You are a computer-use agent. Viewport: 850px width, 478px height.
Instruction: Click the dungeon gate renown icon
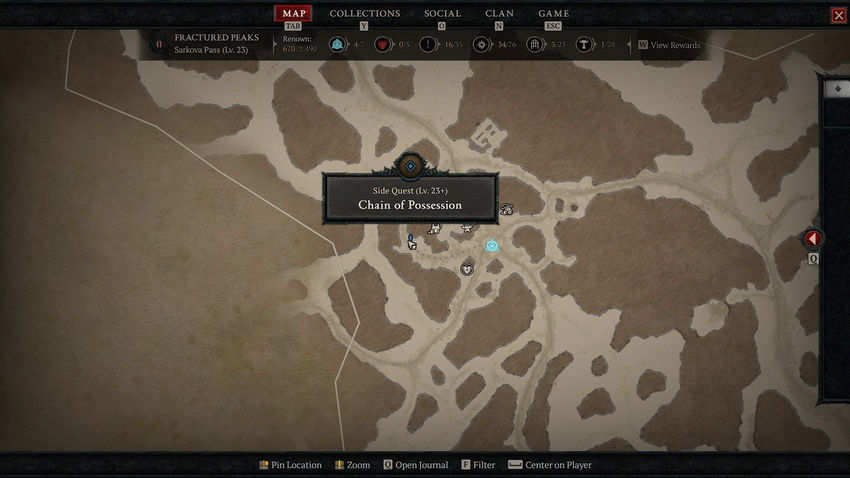(x=535, y=45)
